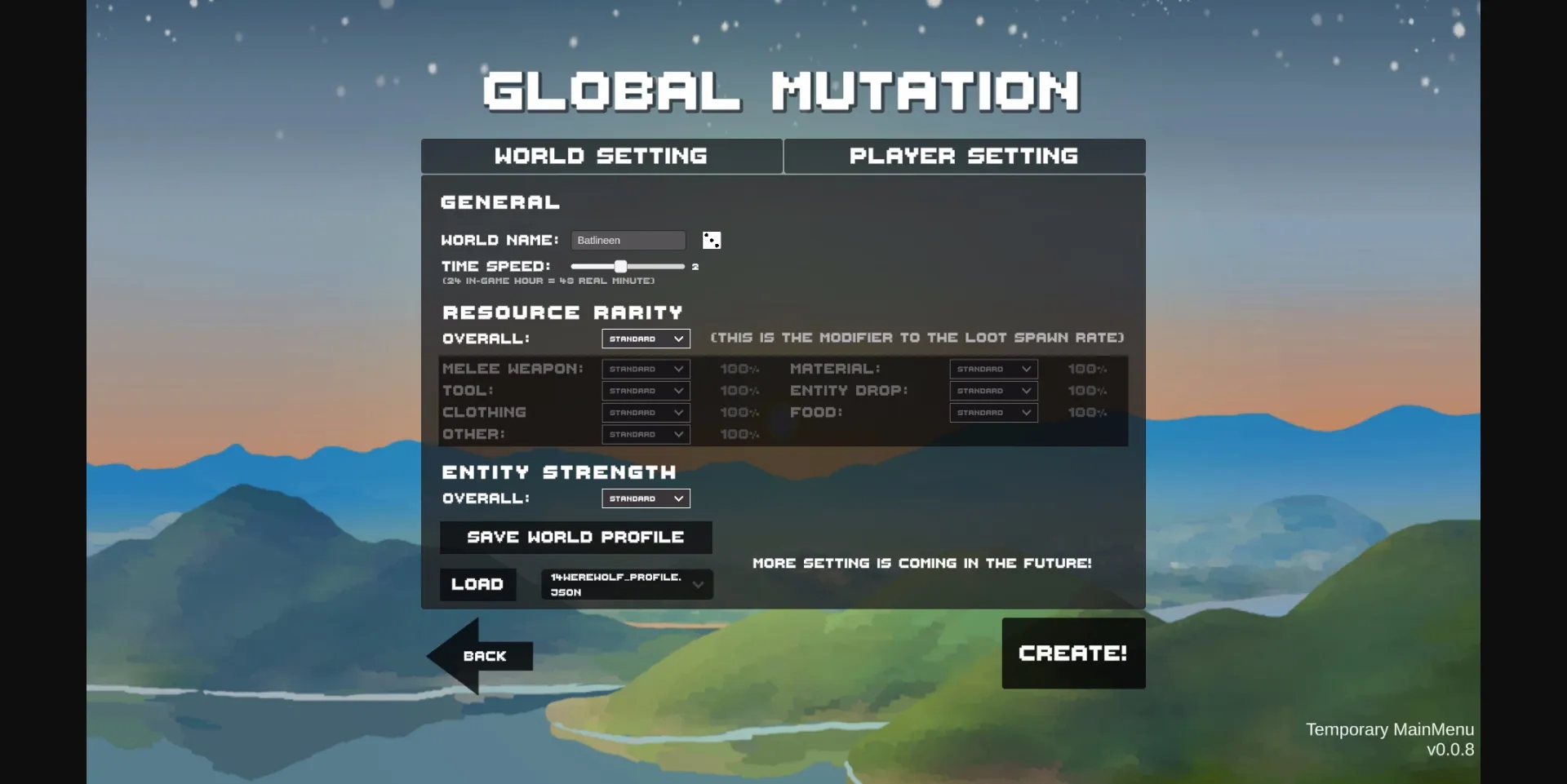The width and height of the screenshot is (1567, 784).
Task: Adjust the Time Speed slider handle
Action: point(620,266)
